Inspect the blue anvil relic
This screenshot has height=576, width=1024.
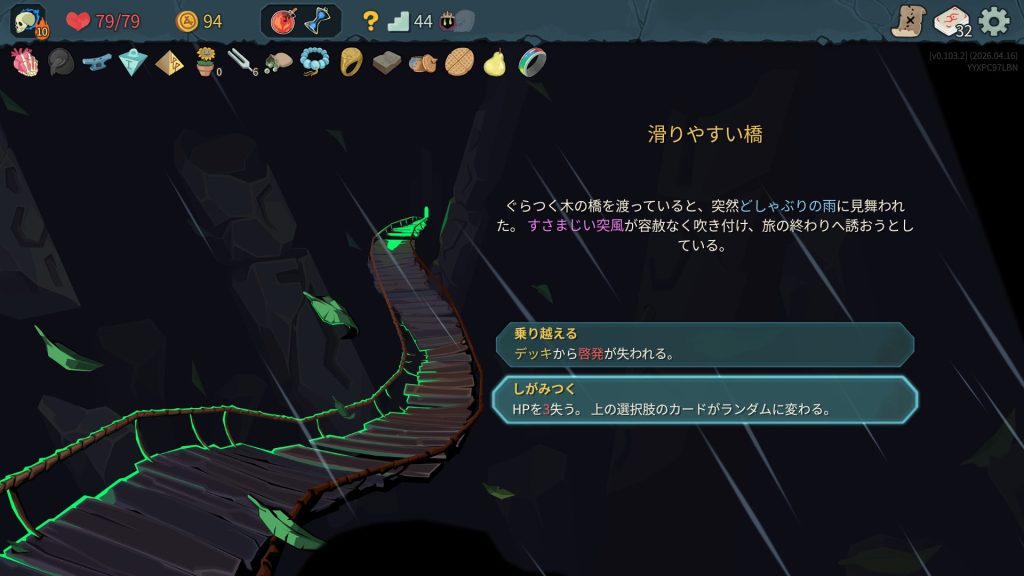coord(96,63)
